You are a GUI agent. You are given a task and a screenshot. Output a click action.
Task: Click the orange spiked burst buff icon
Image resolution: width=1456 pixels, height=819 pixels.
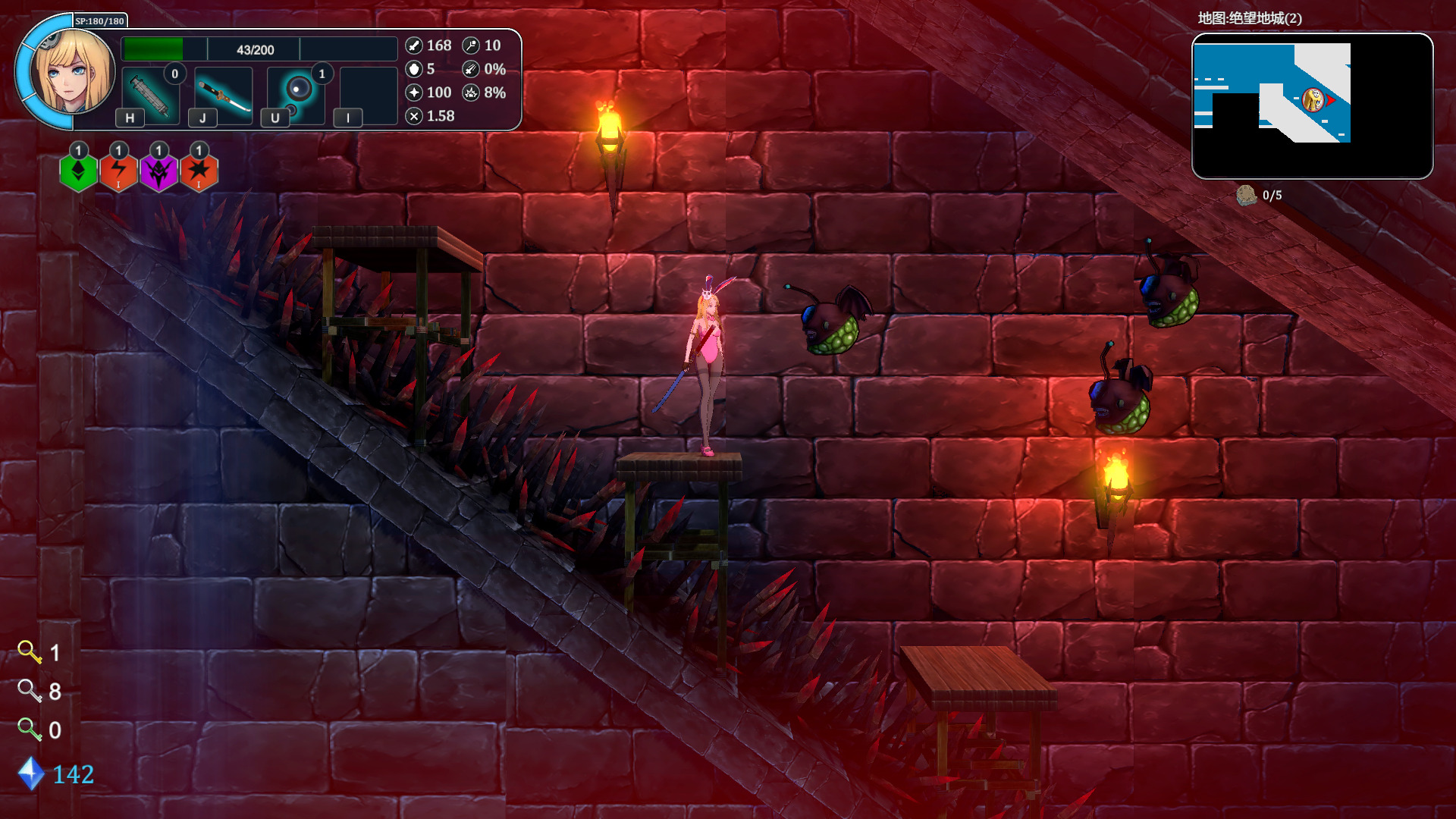pos(199,172)
